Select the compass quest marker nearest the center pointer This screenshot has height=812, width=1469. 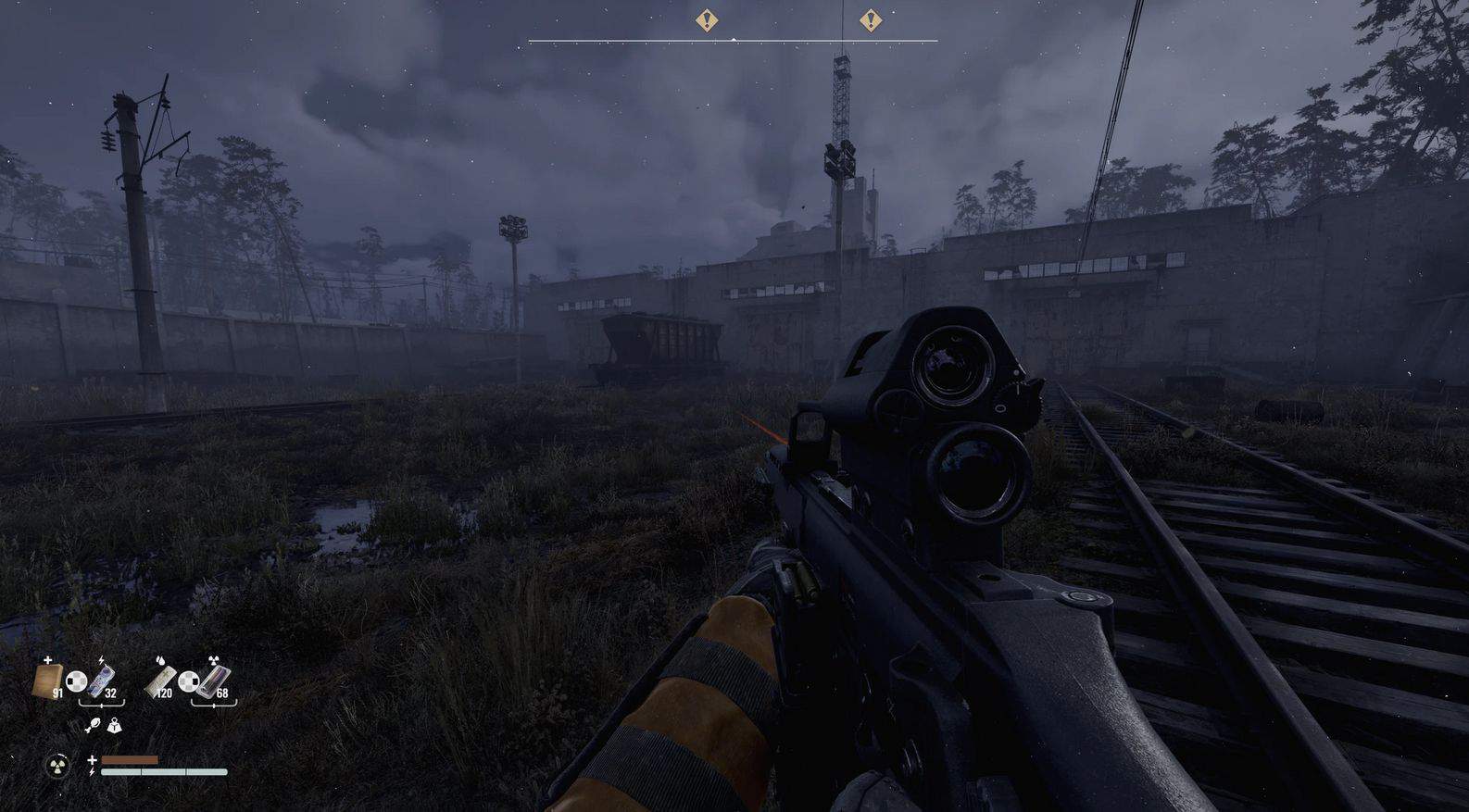click(707, 19)
